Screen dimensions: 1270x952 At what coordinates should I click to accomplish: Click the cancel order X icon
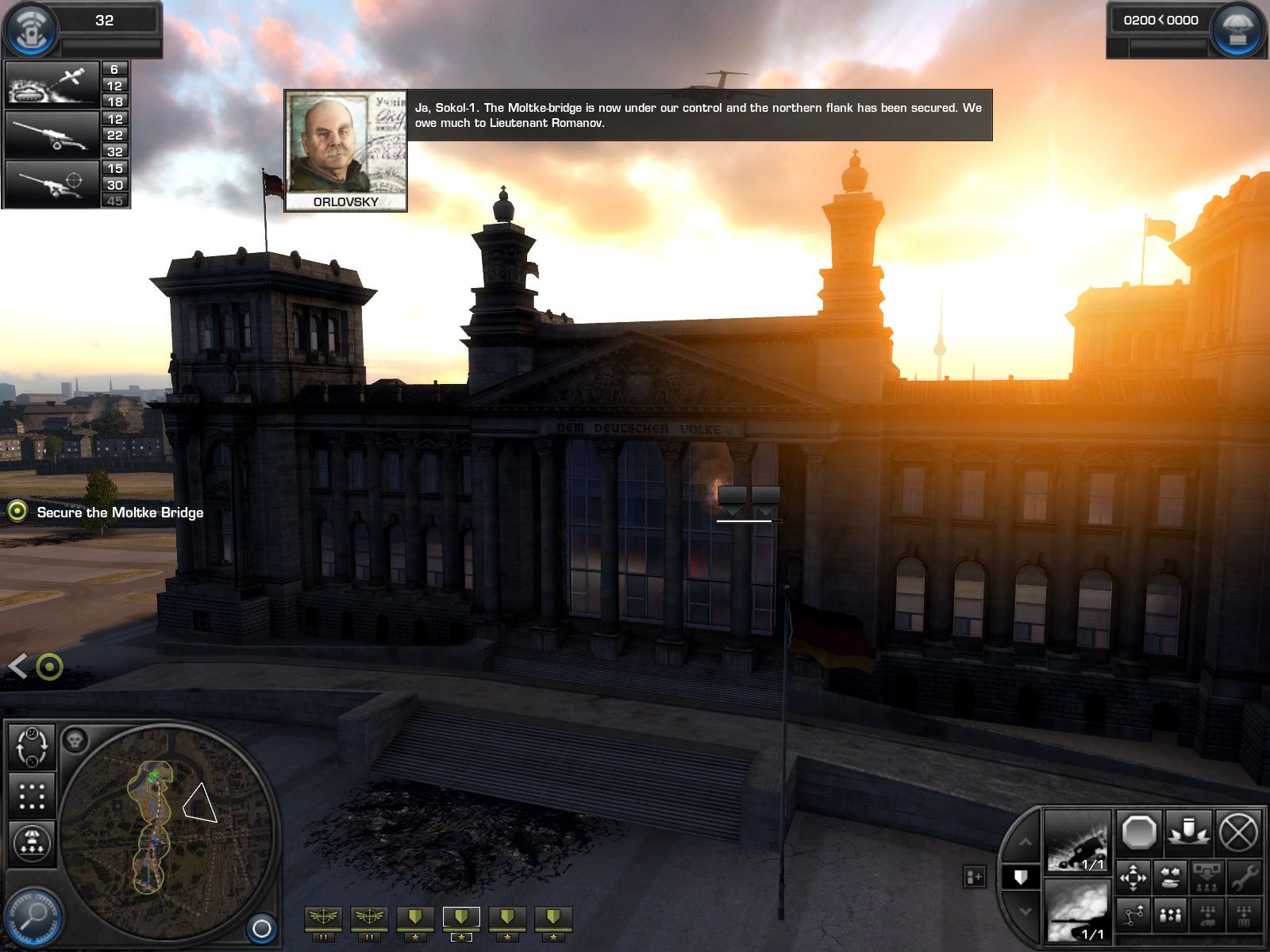pos(1238,831)
